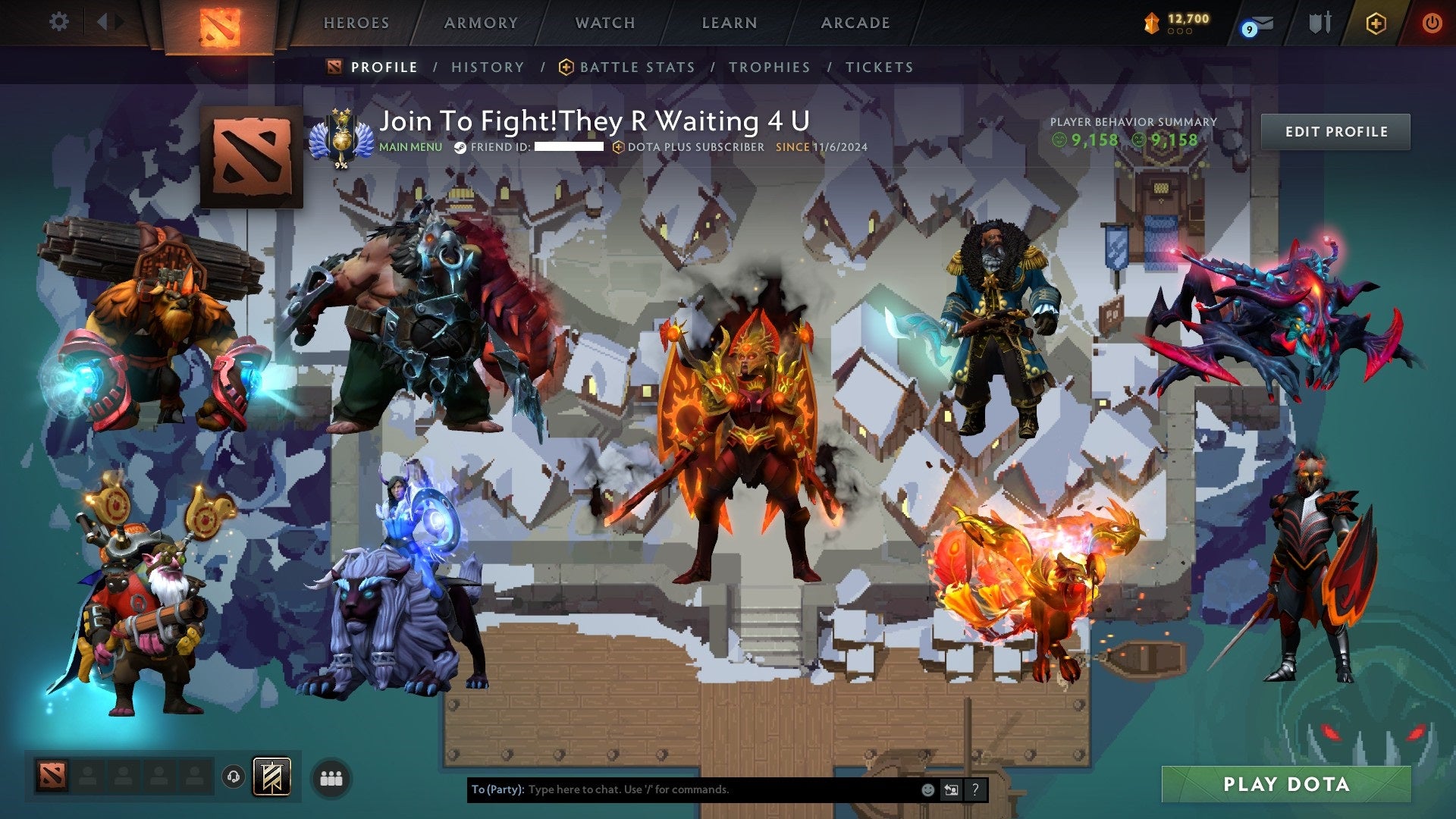Click in the party chat input field
Screen dimensions: 1456x819
coord(682,789)
